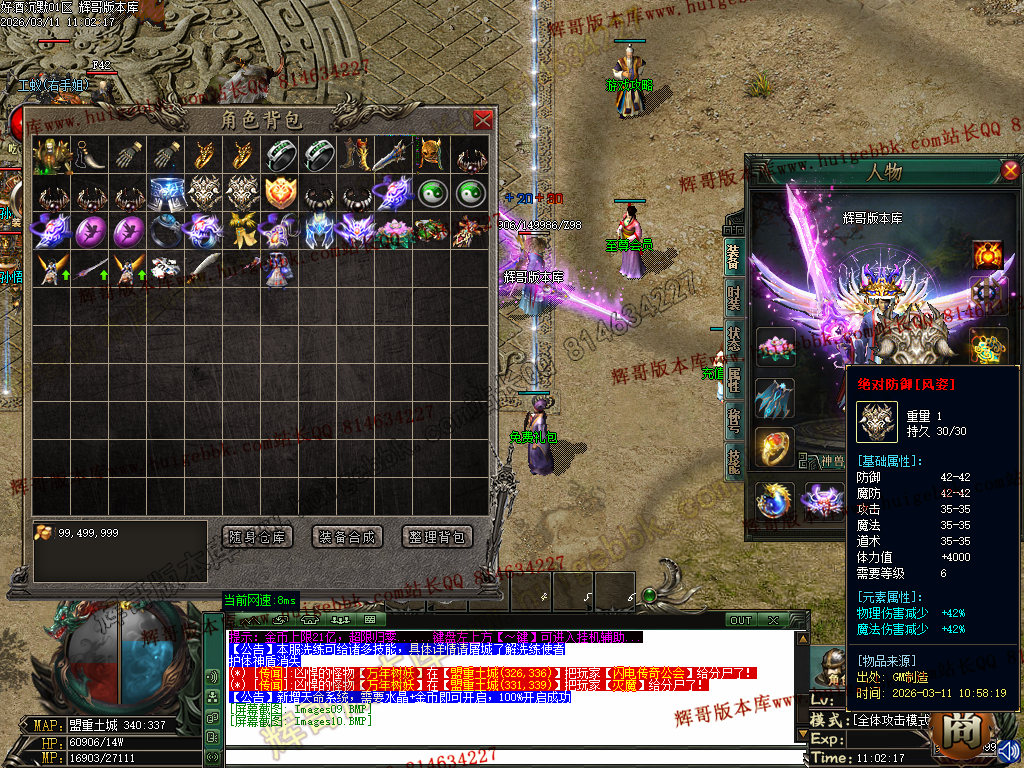Sort the bag with 整理背包
Screen dimensions: 1024x768
tap(437, 537)
